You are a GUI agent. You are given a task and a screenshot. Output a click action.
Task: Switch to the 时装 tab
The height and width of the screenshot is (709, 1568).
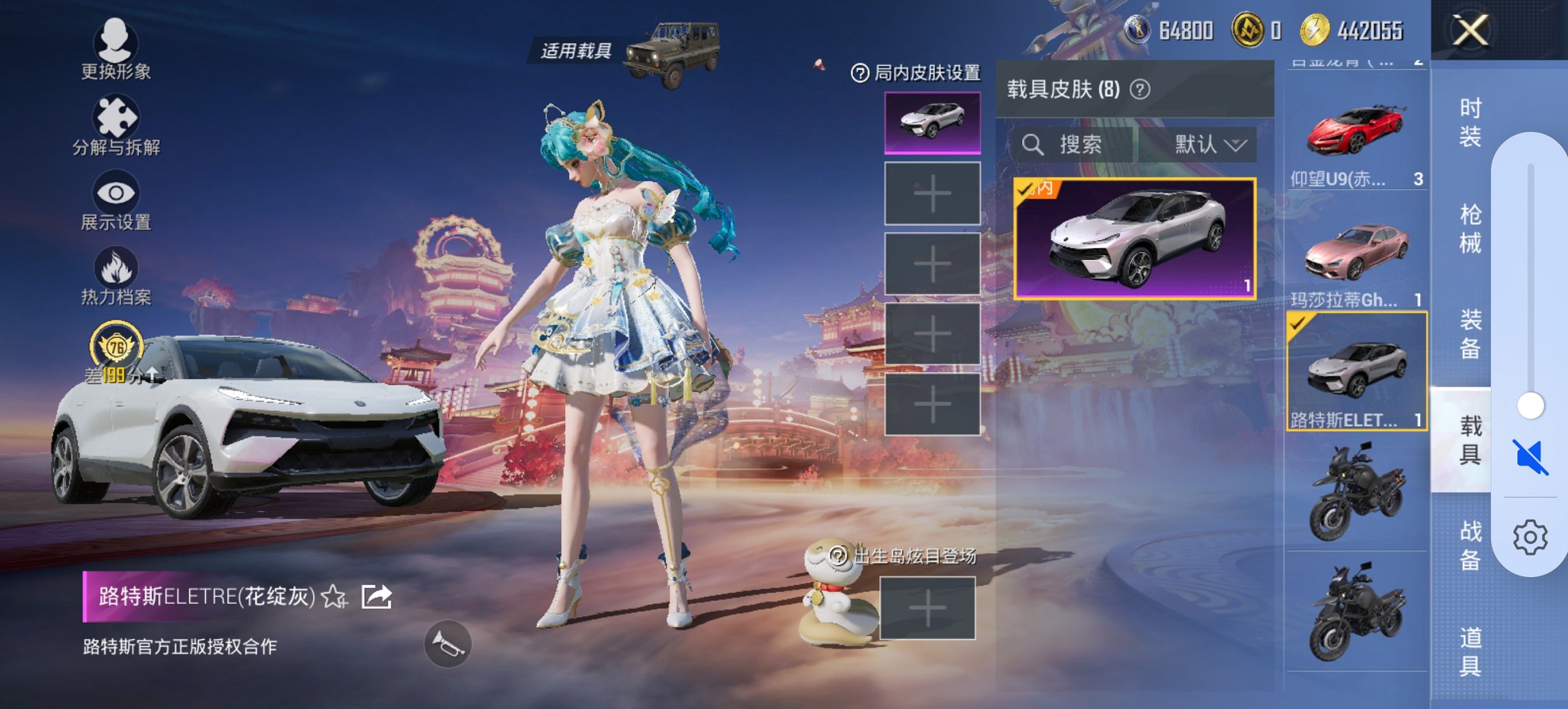[1465, 123]
